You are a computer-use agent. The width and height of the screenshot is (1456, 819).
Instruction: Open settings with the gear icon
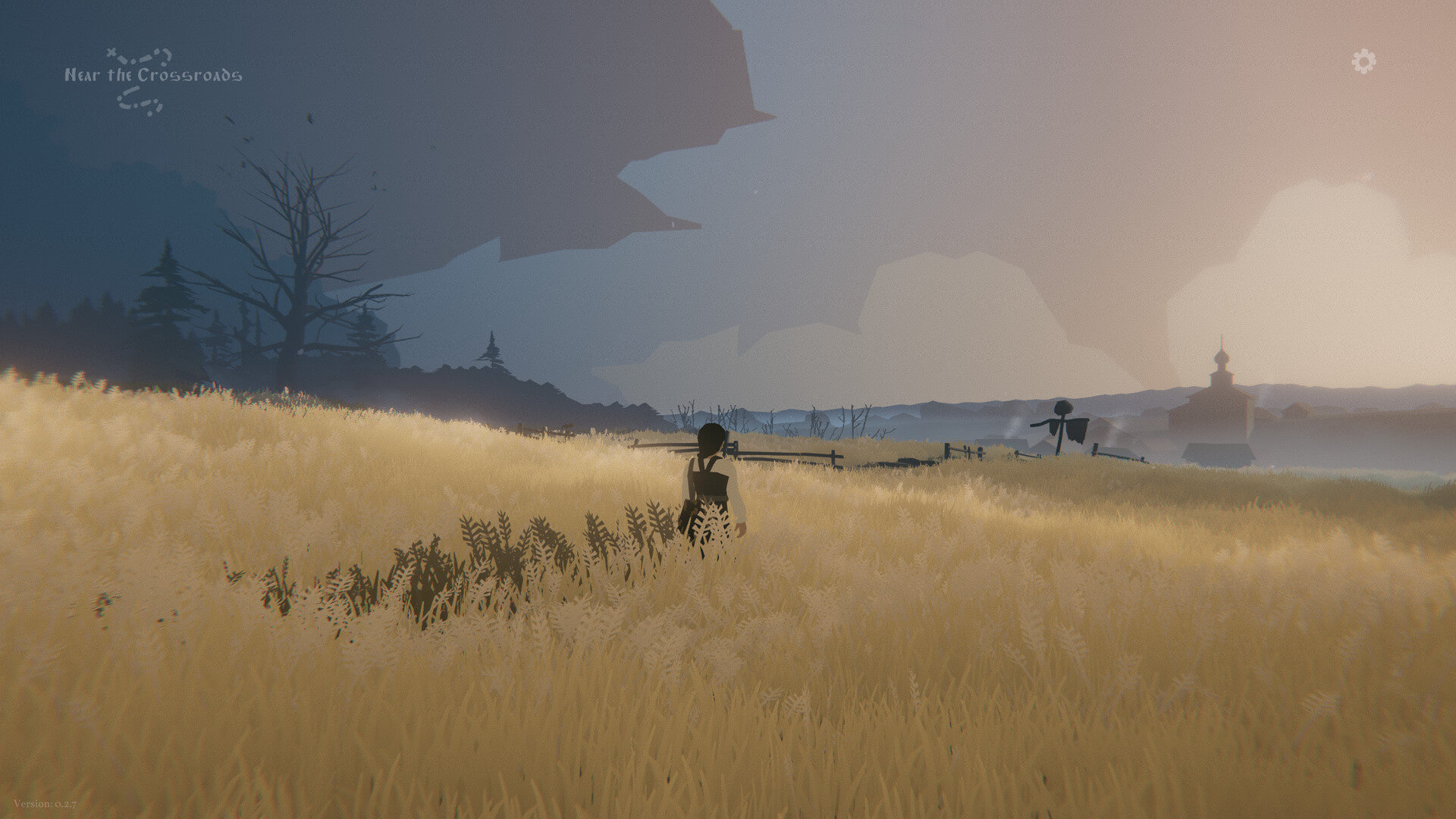point(1363,61)
